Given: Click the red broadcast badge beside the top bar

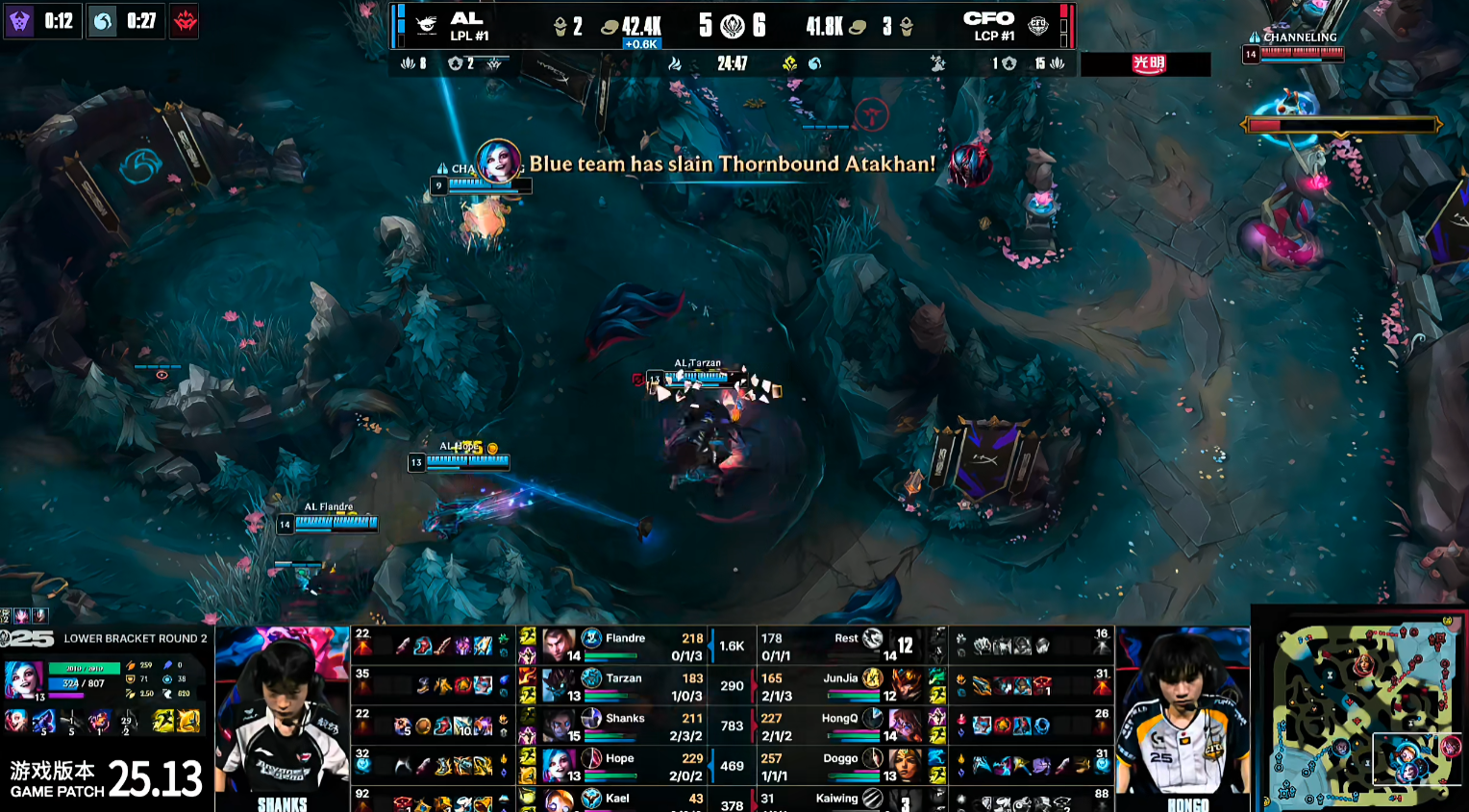Looking at the screenshot, I should (1148, 64).
